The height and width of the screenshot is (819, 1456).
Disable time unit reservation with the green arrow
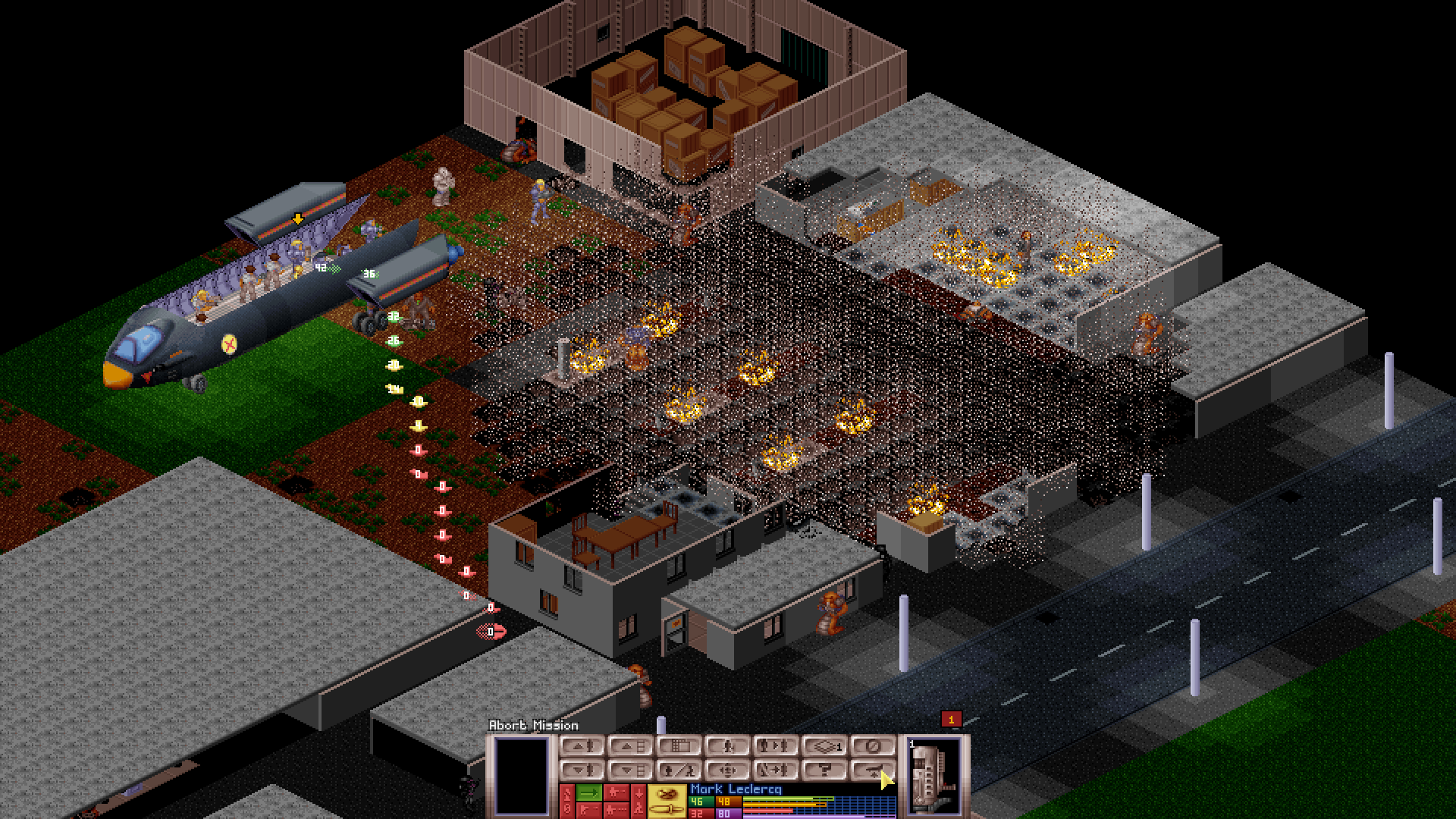(588, 794)
